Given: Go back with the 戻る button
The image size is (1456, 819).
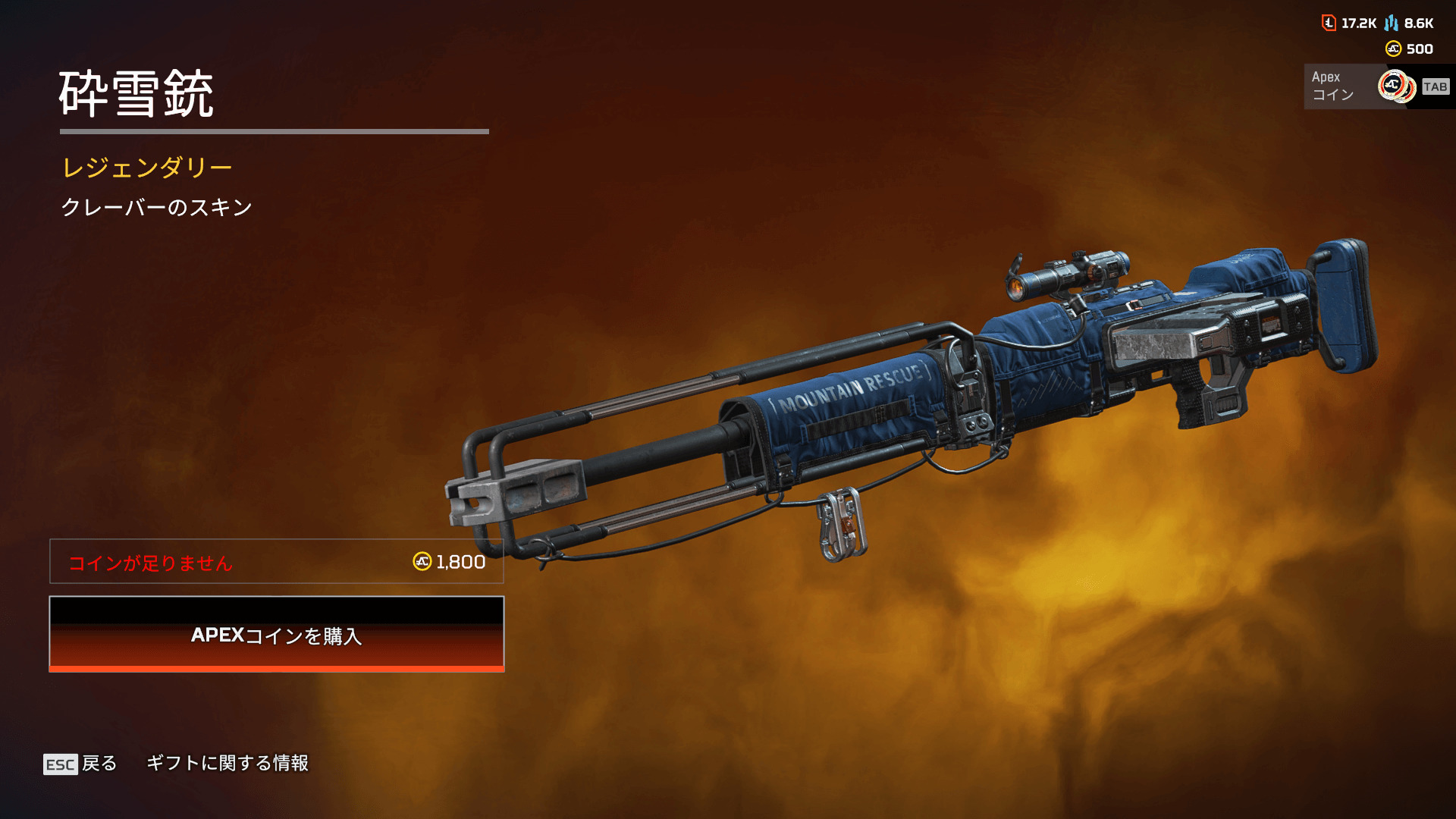Looking at the screenshot, I should point(81,764).
